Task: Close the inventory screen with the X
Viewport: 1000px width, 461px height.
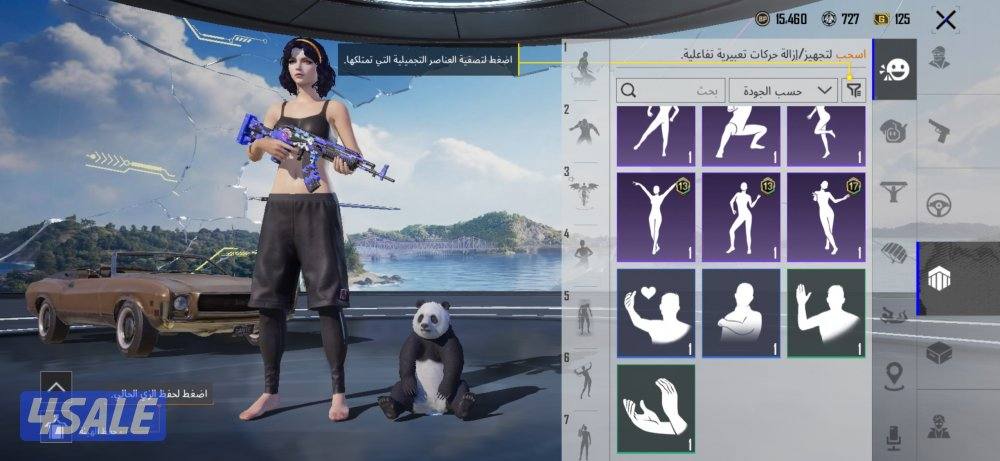Action: click(945, 19)
